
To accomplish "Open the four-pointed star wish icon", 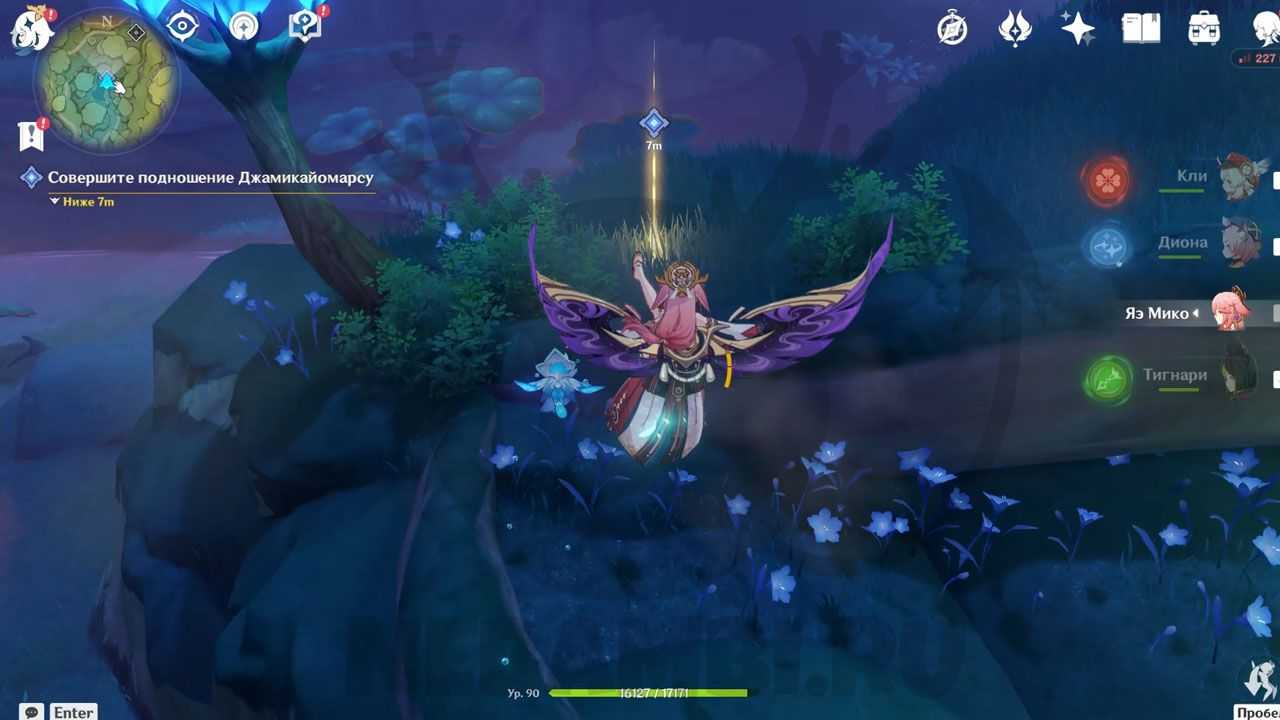I will [1078, 29].
